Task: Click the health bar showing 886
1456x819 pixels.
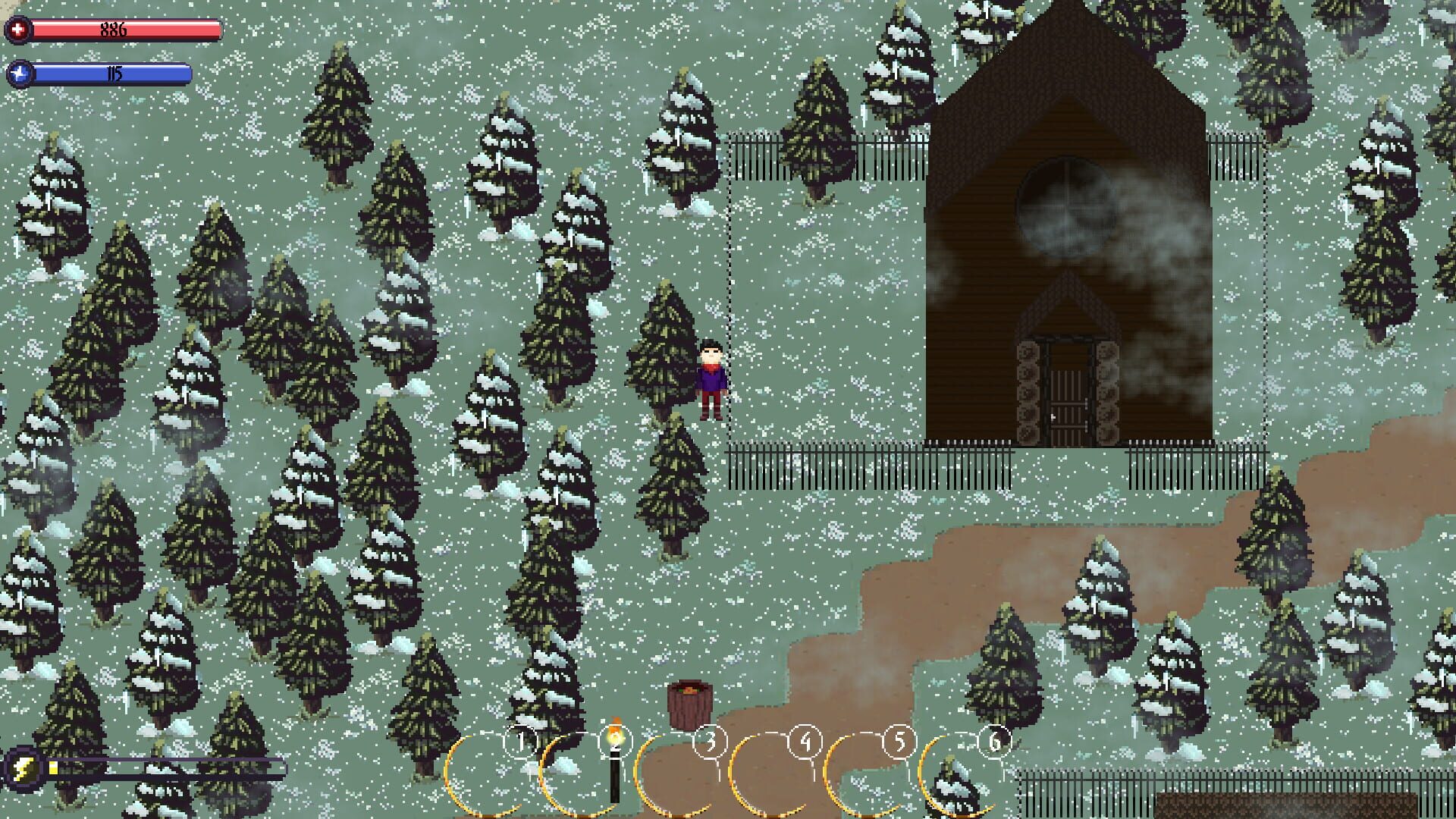Action: 121,29
